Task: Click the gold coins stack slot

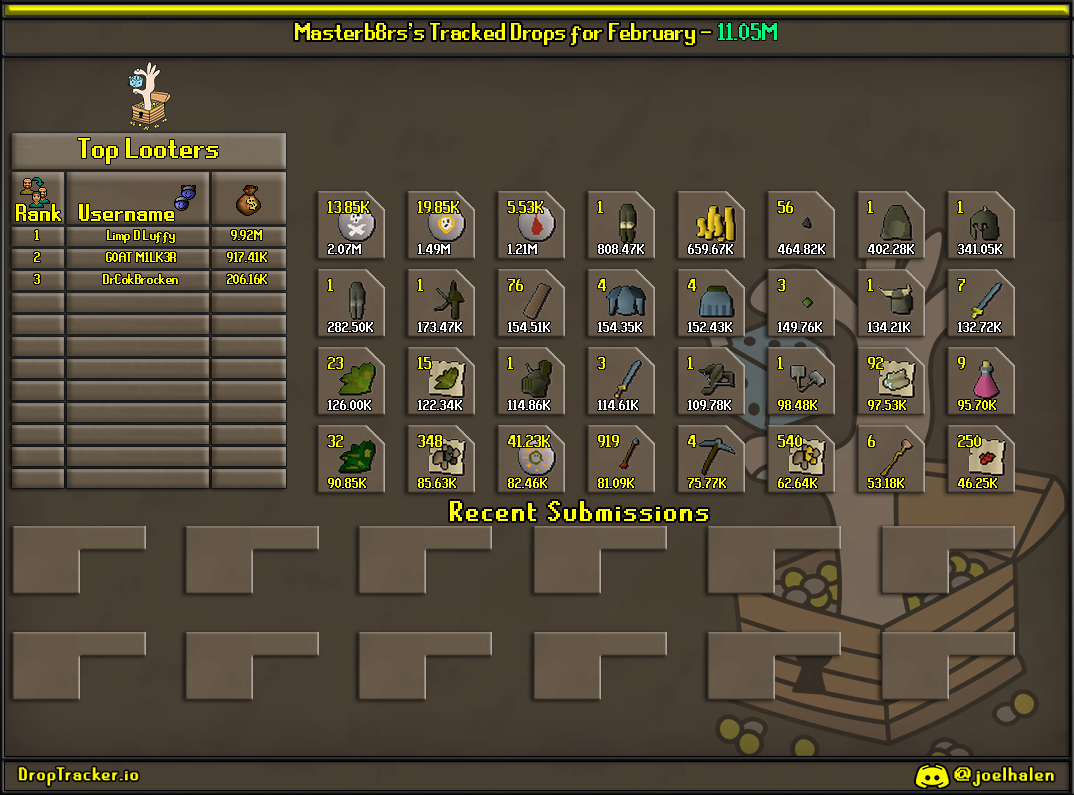Action: (x=711, y=225)
